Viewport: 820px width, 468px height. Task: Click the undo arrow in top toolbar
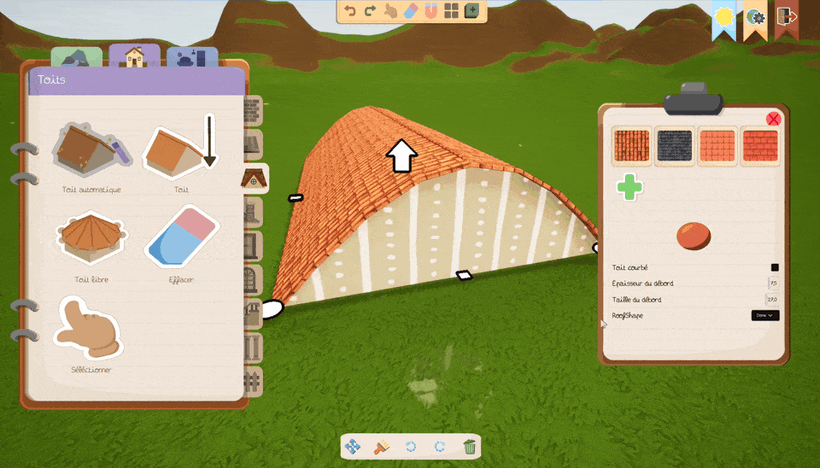[350, 12]
